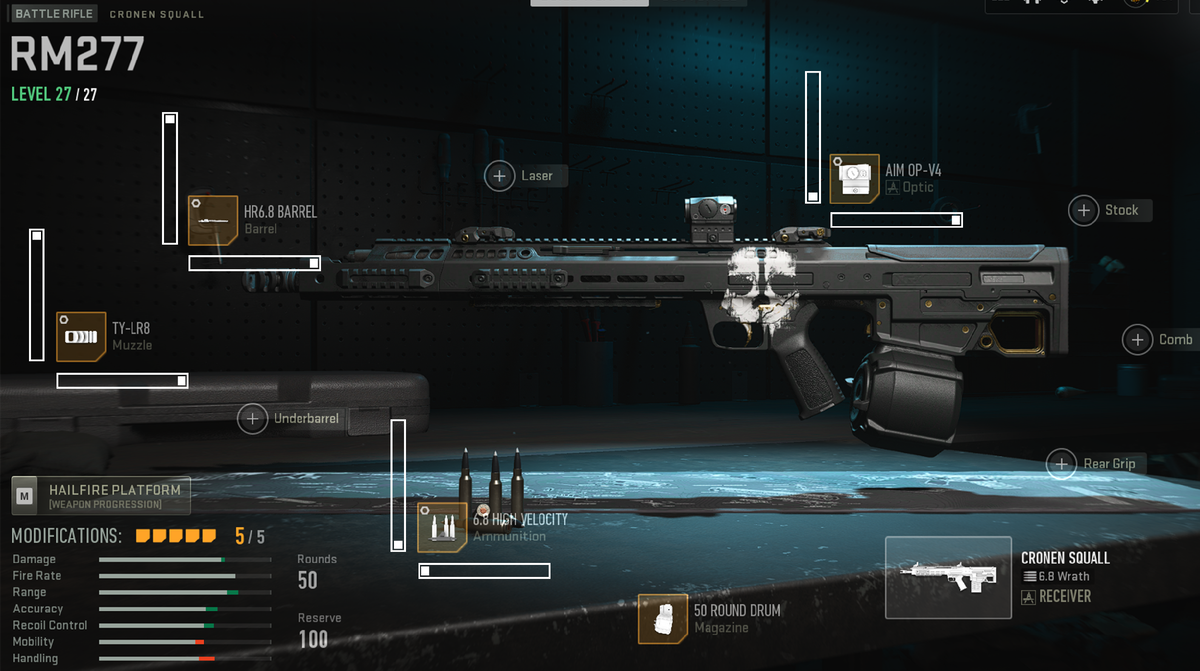1200x671 pixels.
Task: Open the AIM OP-V4 Optic slot
Action: pyautogui.click(x=855, y=179)
